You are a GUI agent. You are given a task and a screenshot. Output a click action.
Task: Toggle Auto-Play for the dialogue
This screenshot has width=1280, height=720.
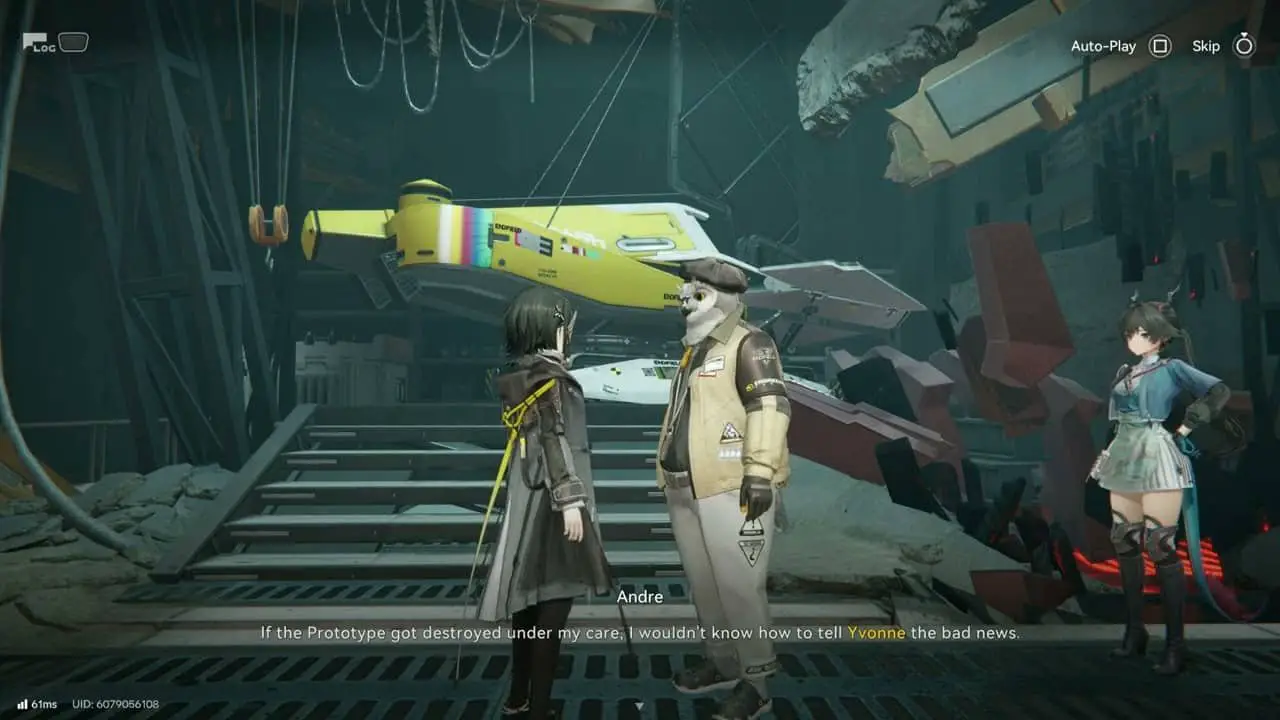pyautogui.click(x=1159, y=46)
